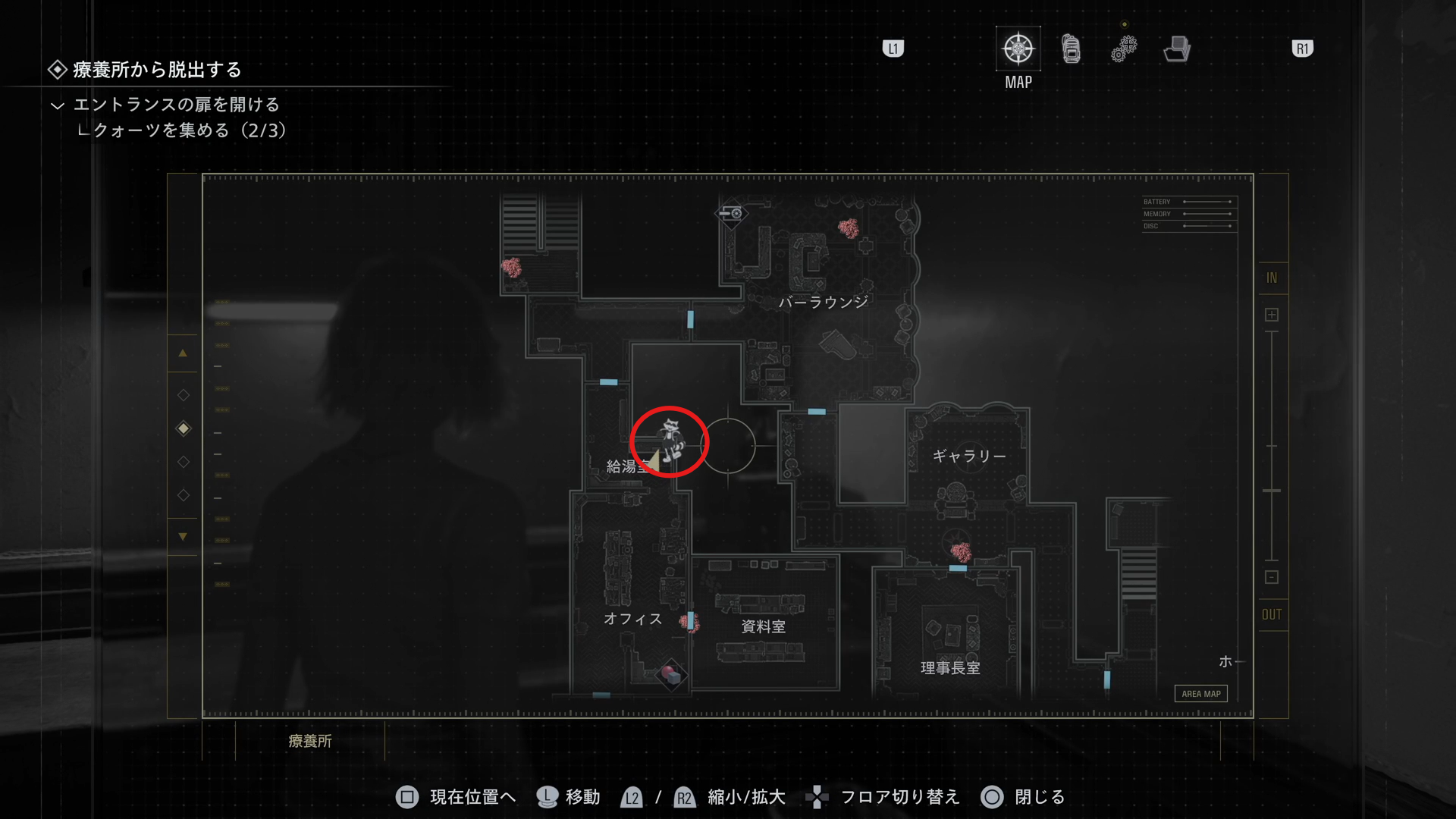The width and height of the screenshot is (1456, 819).
Task: Select the red sphere and cube marker in オフィス
Action: [670, 673]
